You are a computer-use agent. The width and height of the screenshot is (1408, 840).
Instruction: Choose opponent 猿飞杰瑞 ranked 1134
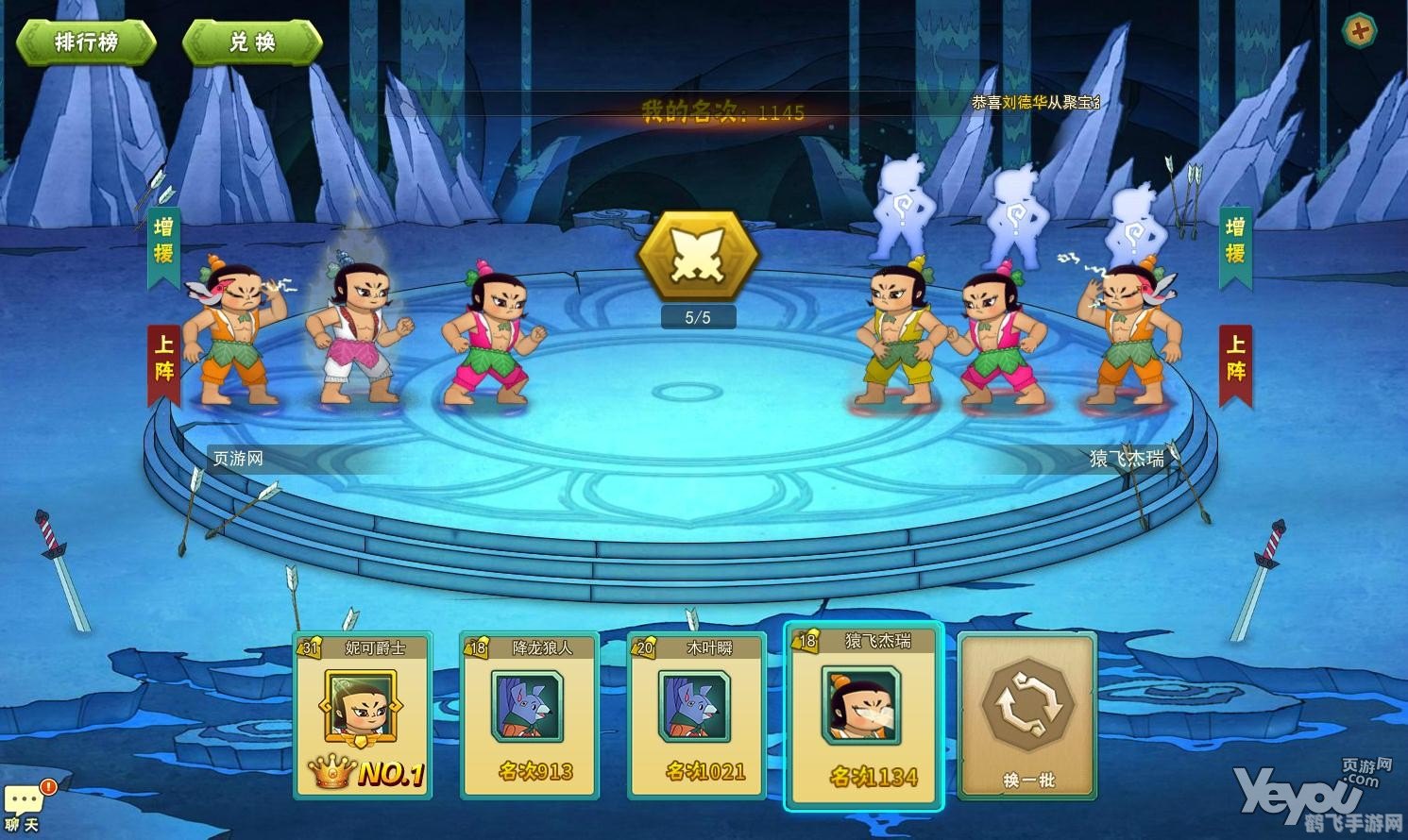(863, 715)
